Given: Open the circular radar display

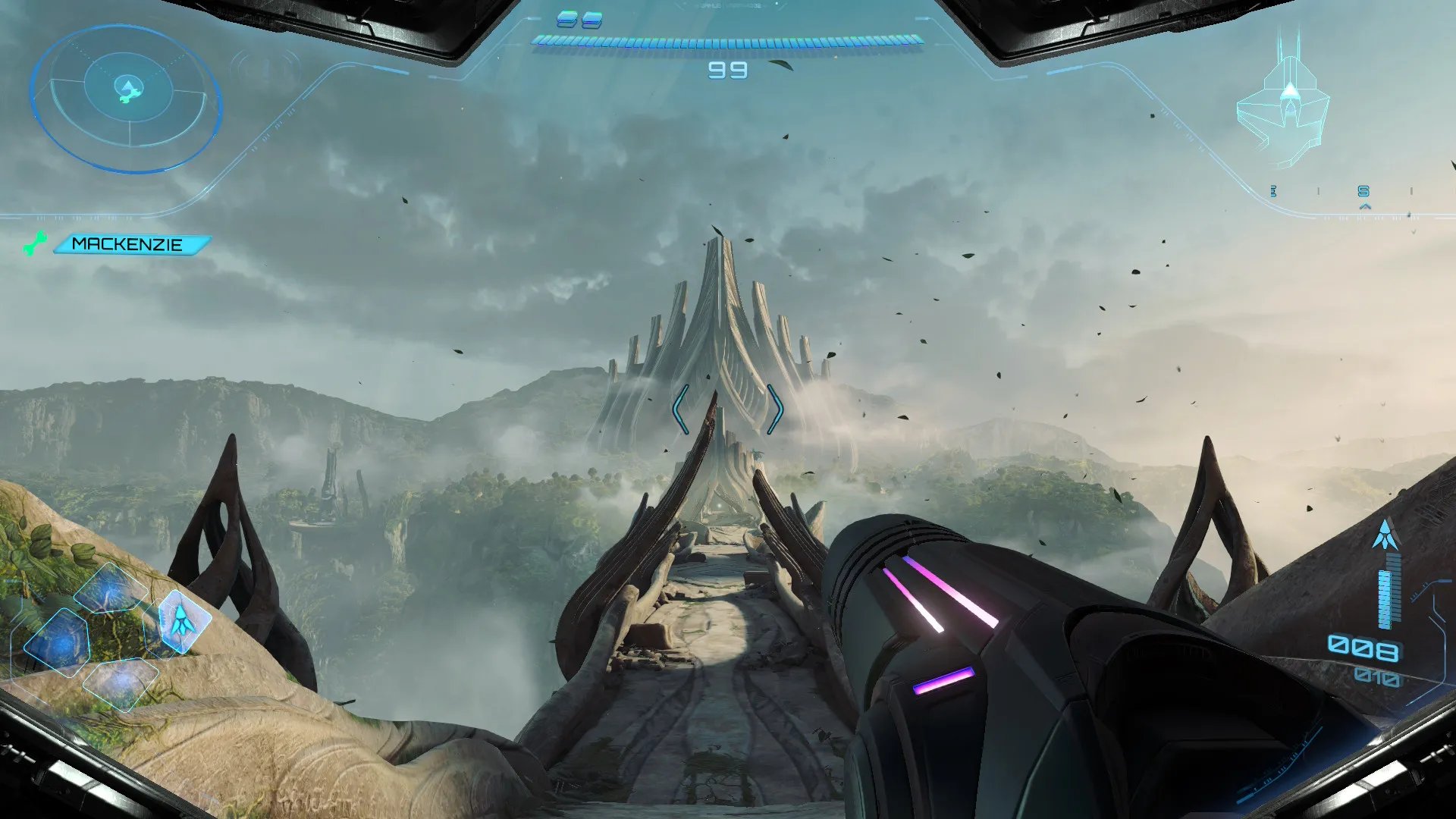Looking at the screenshot, I should pos(127,99).
